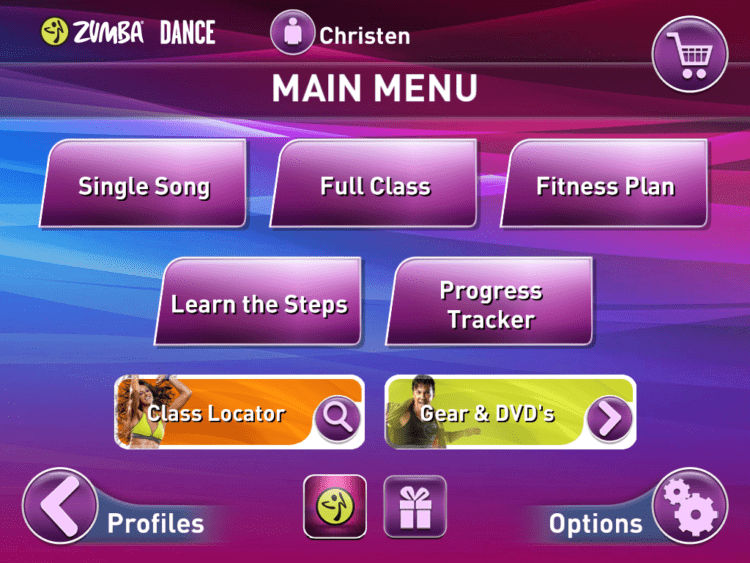Open the Options gear button
The image size is (750, 563).
coord(690,507)
